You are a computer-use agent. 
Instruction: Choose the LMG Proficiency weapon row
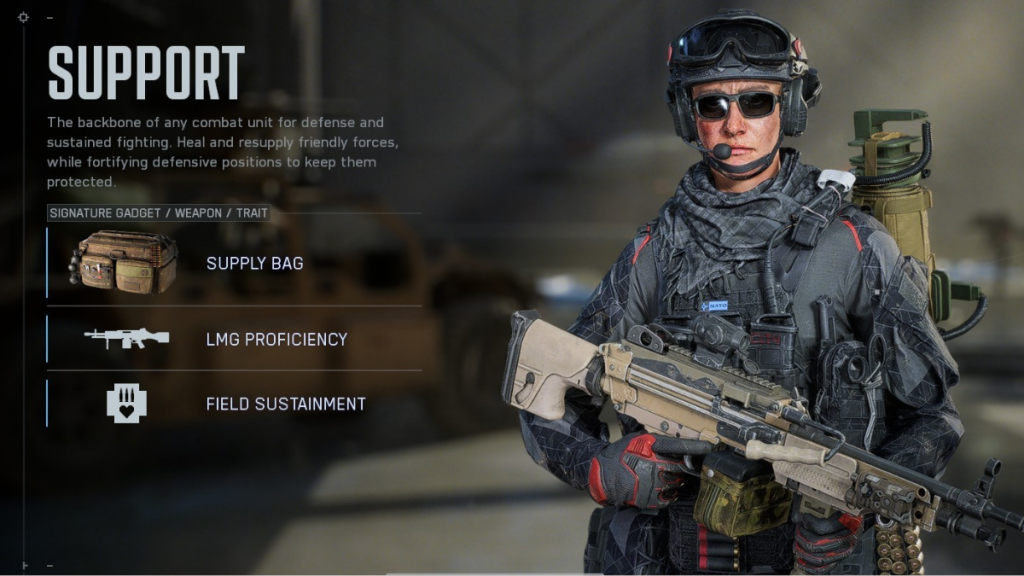point(233,339)
